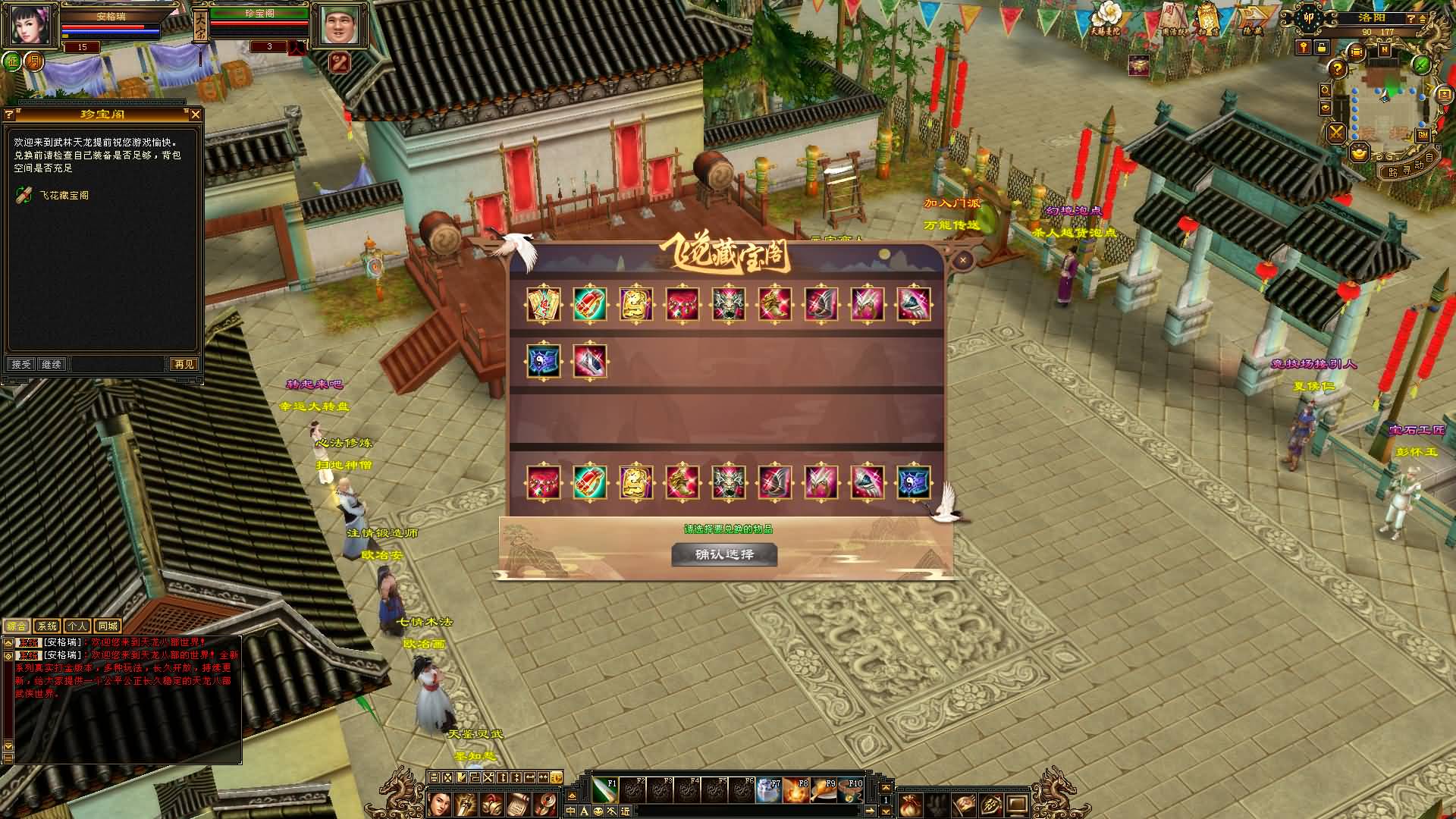Click the 接受 accept button
This screenshot has width=1456, height=819.
21,365
